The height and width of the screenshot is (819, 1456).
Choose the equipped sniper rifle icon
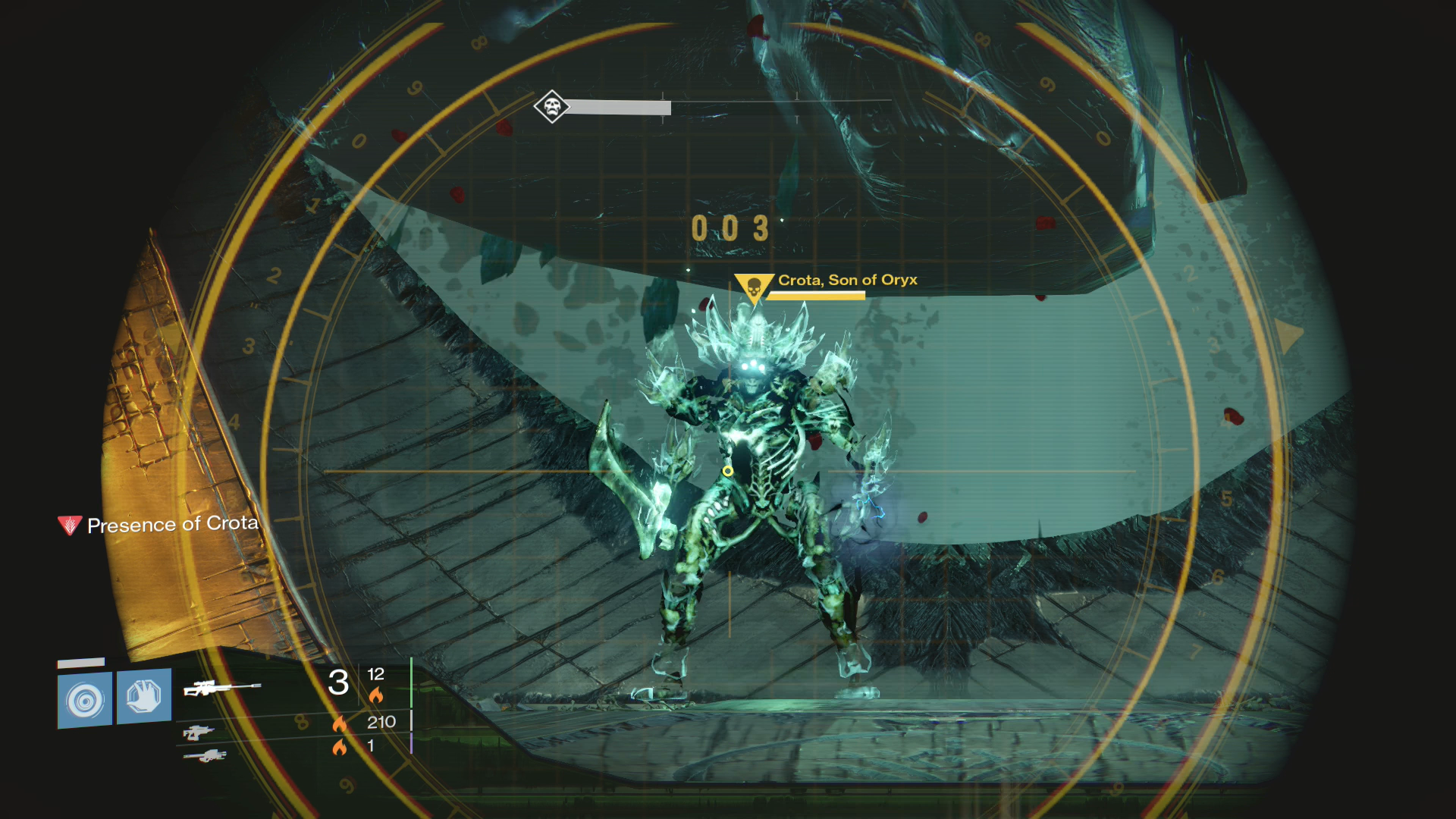221,688
